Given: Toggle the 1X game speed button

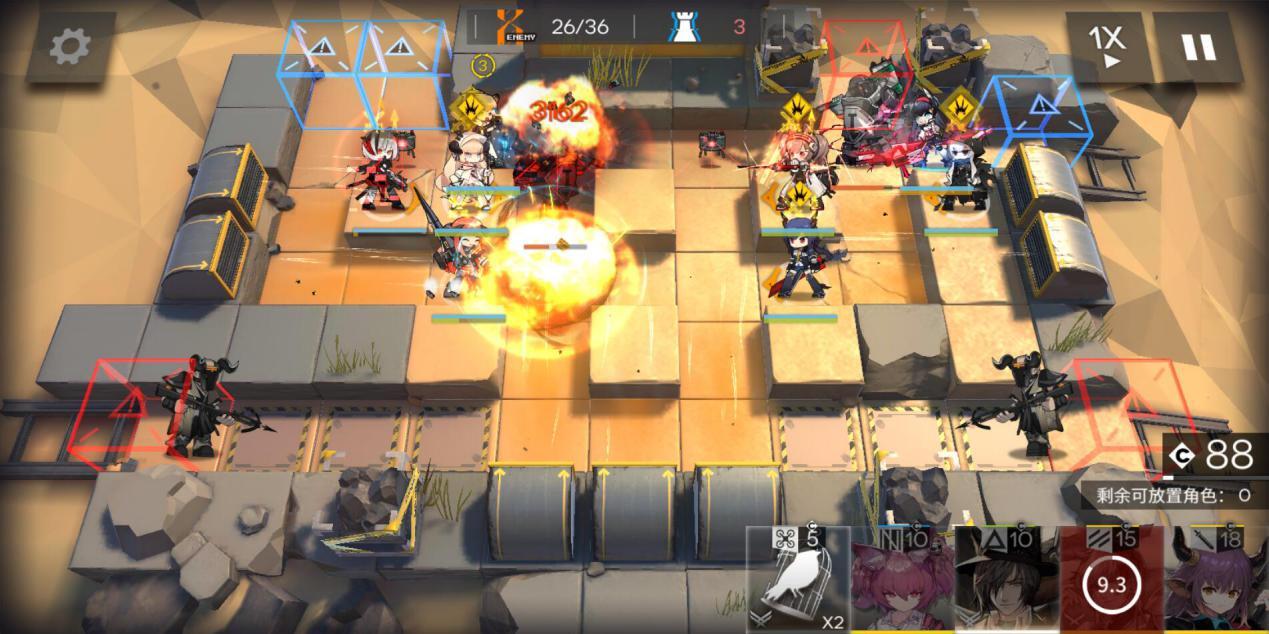Looking at the screenshot, I should [1106, 46].
